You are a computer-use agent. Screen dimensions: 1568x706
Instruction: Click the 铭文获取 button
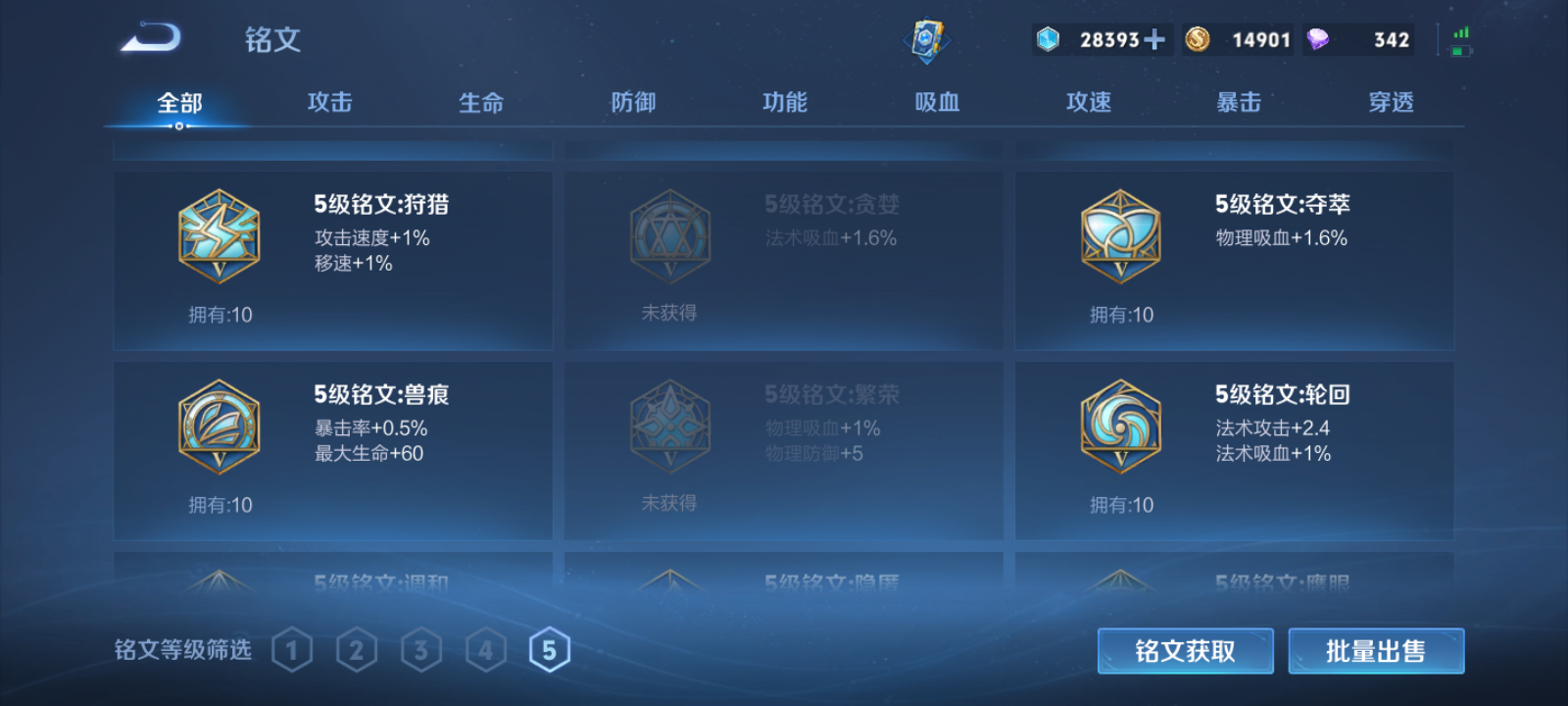point(1185,650)
